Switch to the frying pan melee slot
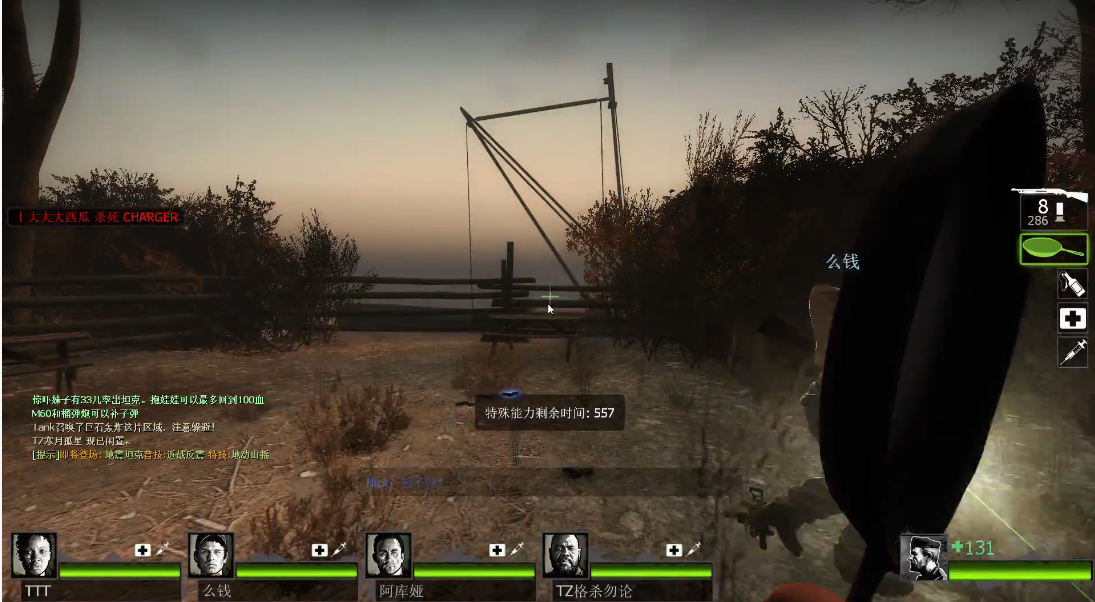The width and height of the screenshot is (1095, 602). pos(1054,249)
